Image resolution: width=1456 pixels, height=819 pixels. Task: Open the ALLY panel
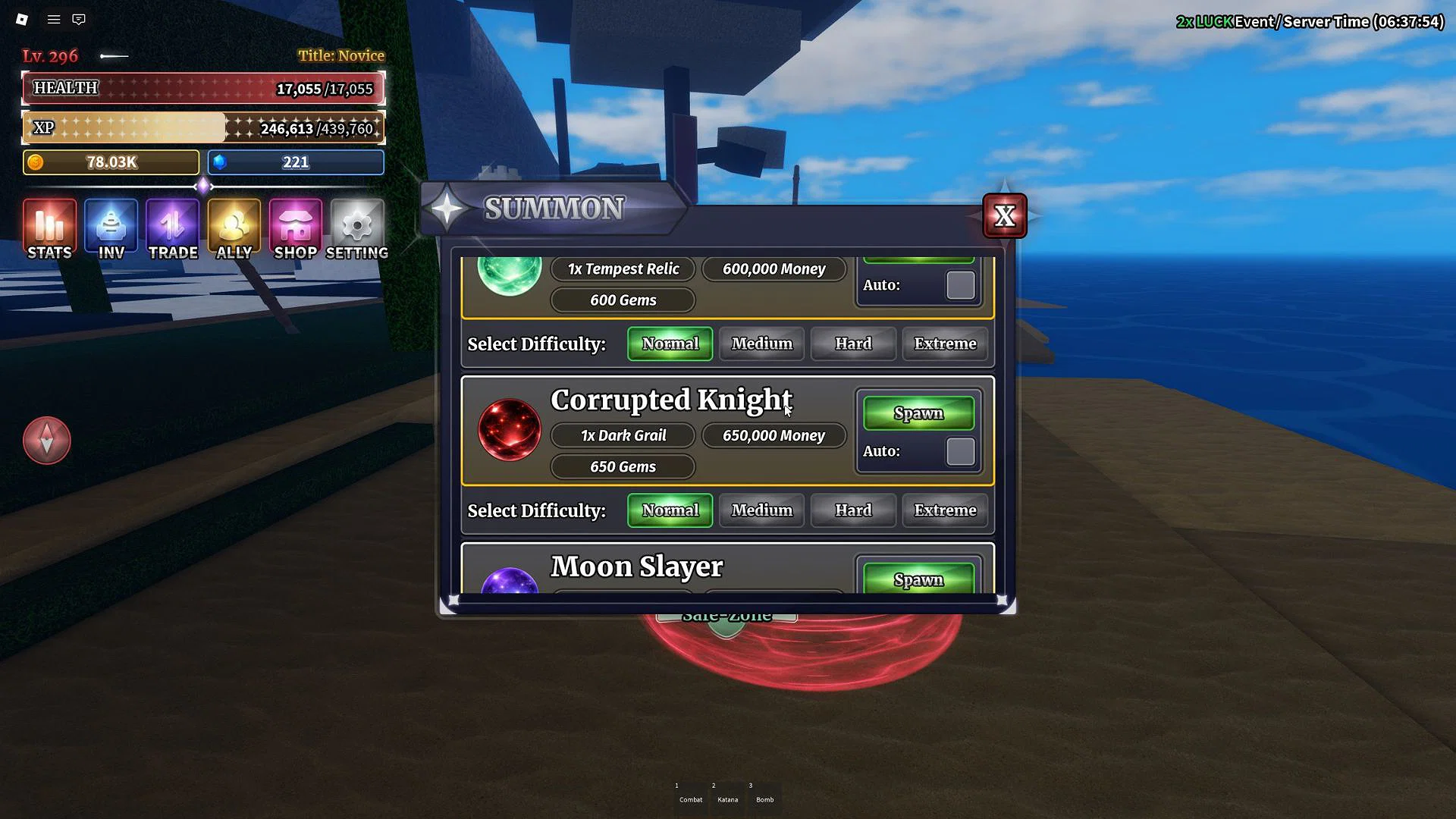234,229
